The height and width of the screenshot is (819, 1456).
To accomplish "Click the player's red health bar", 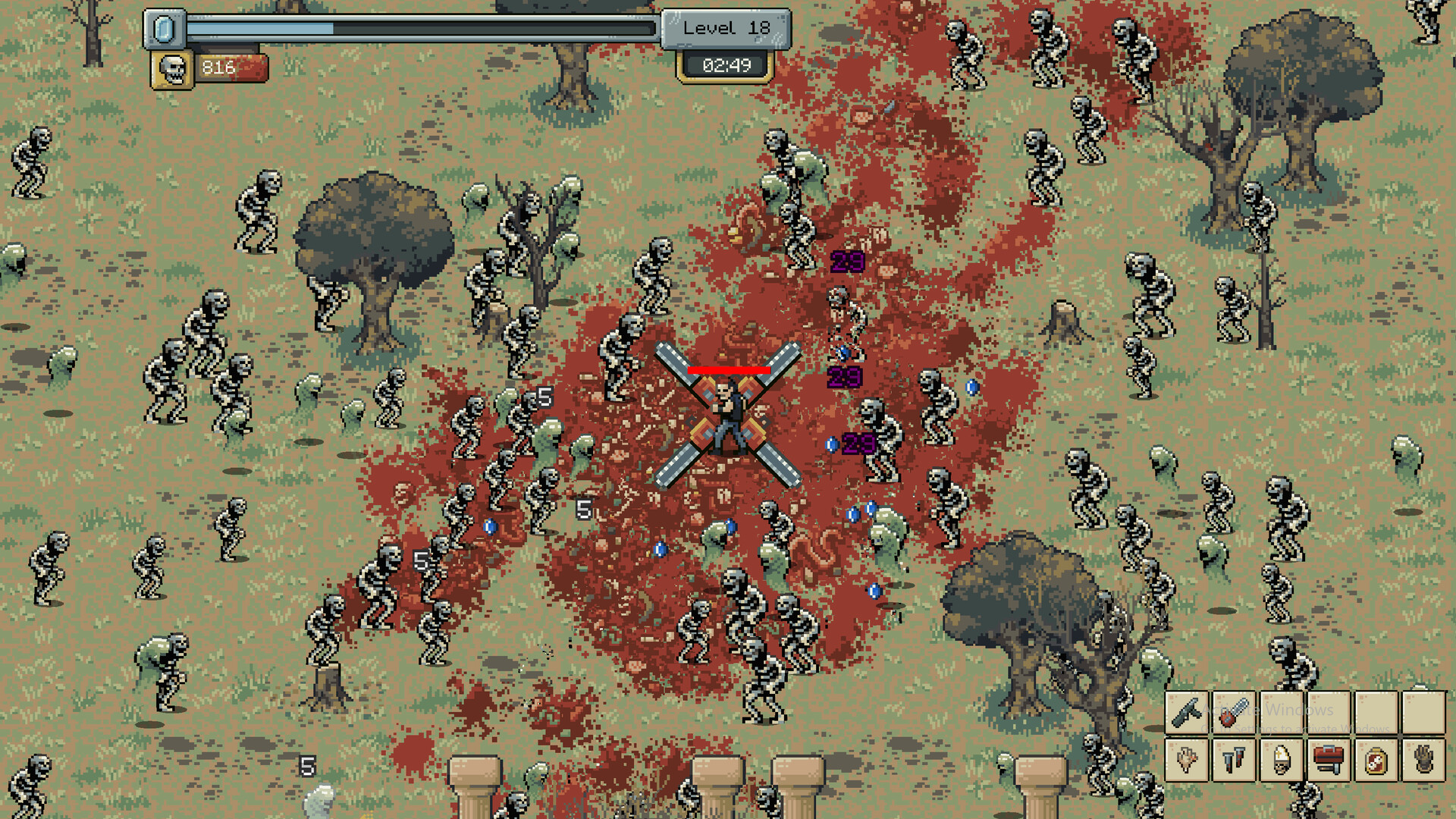I will click(x=730, y=371).
